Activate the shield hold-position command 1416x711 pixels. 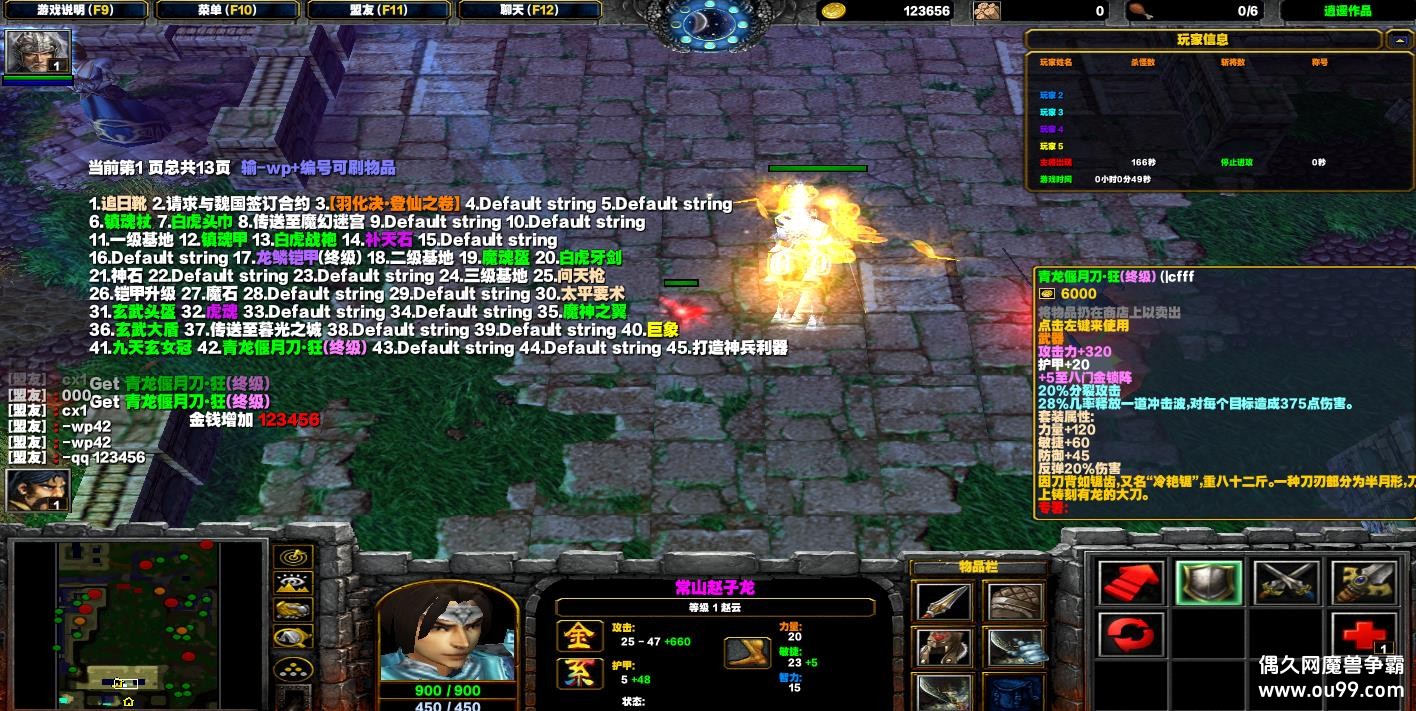click(1208, 582)
